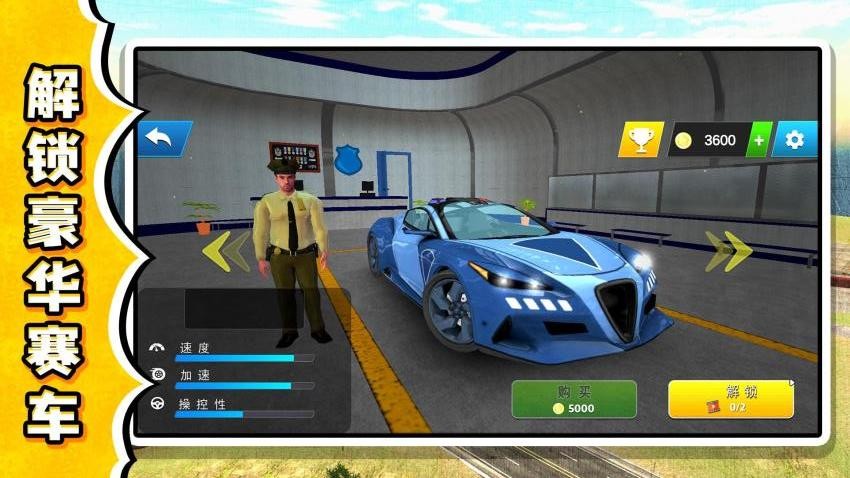Open the trophy achievements button
The height and width of the screenshot is (478, 850).
[640, 140]
